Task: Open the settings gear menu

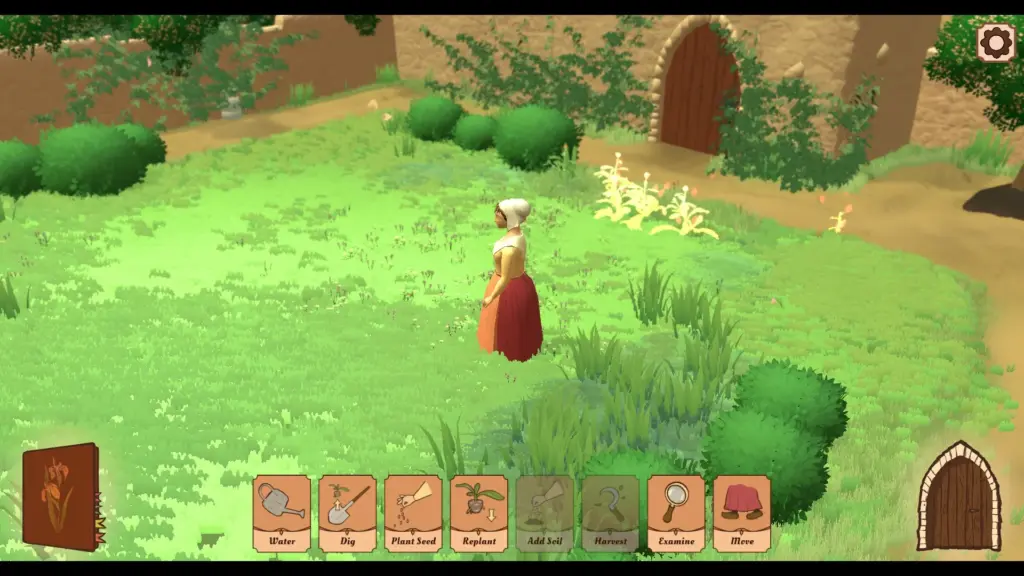Action: coord(995,43)
